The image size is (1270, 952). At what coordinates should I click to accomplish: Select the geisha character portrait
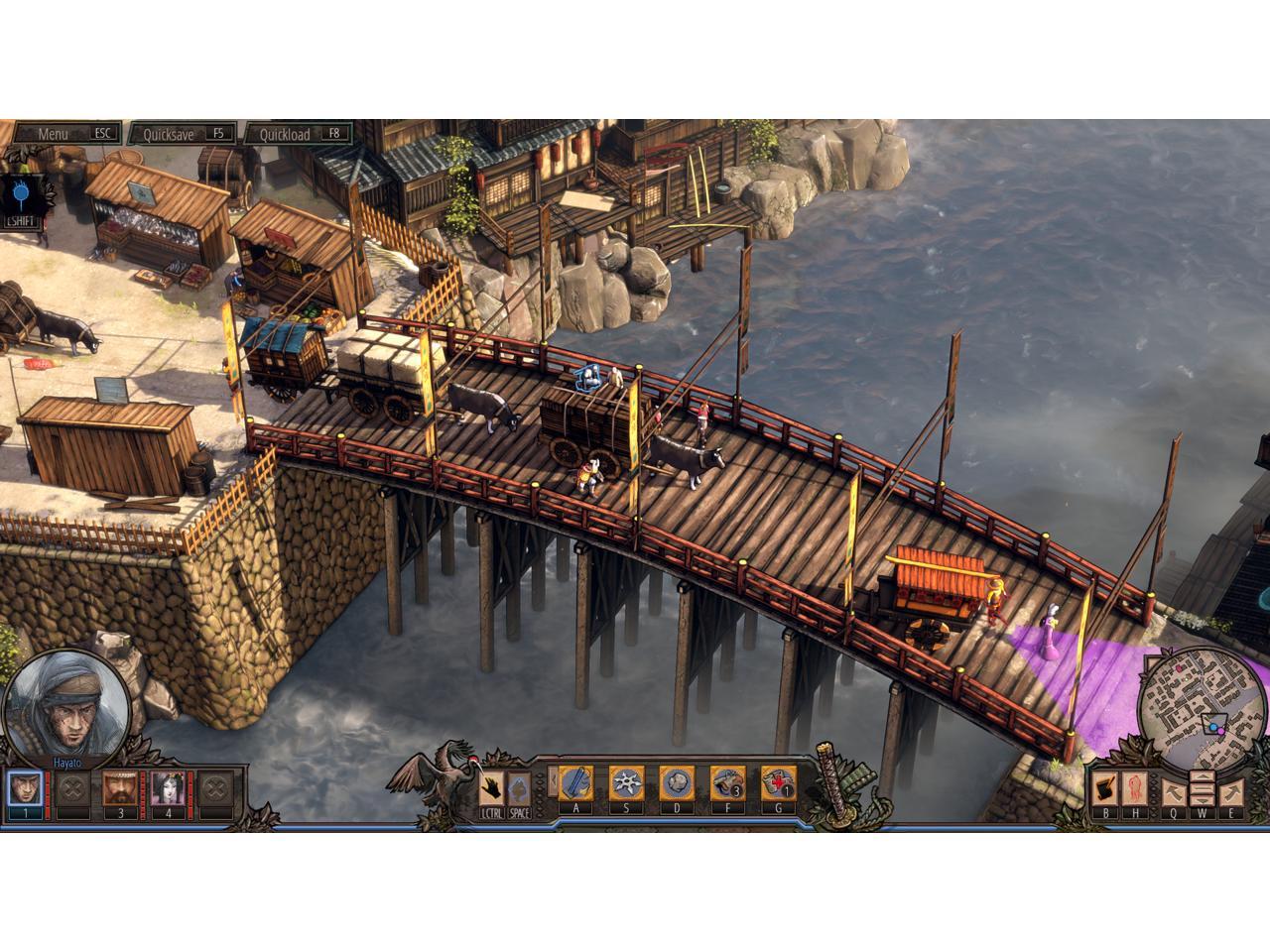(x=167, y=790)
